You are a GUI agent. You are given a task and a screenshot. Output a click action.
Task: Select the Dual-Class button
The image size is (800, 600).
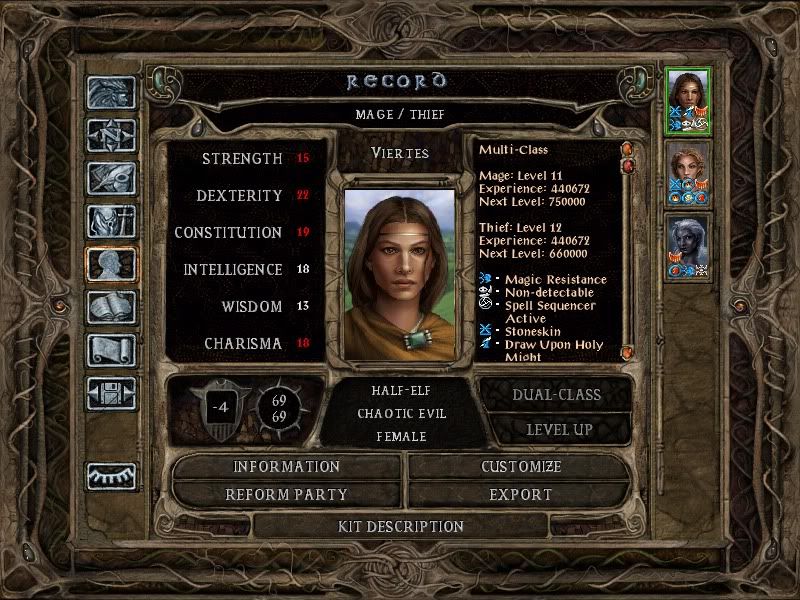[x=556, y=394]
